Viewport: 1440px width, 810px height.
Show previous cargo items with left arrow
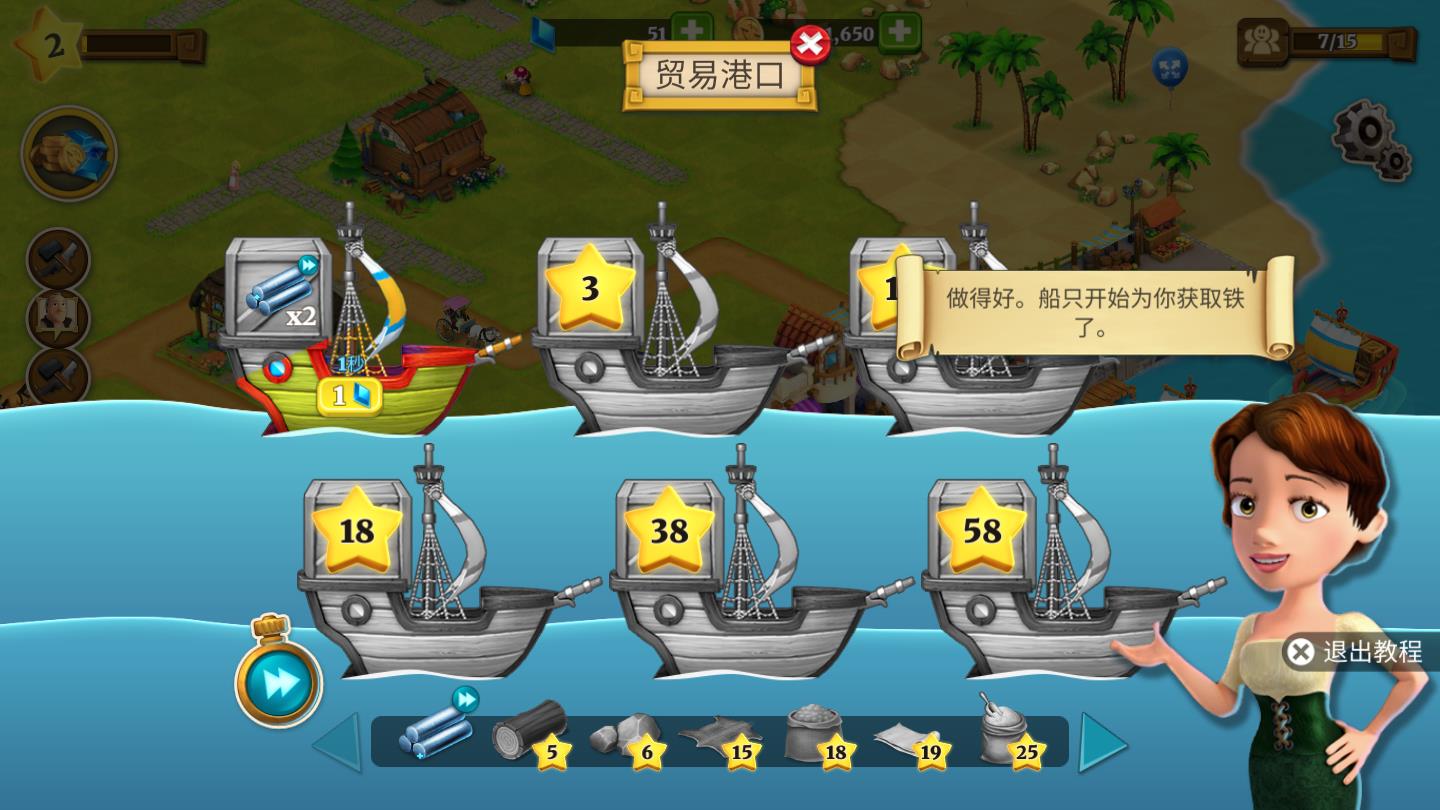click(x=338, y=741)
